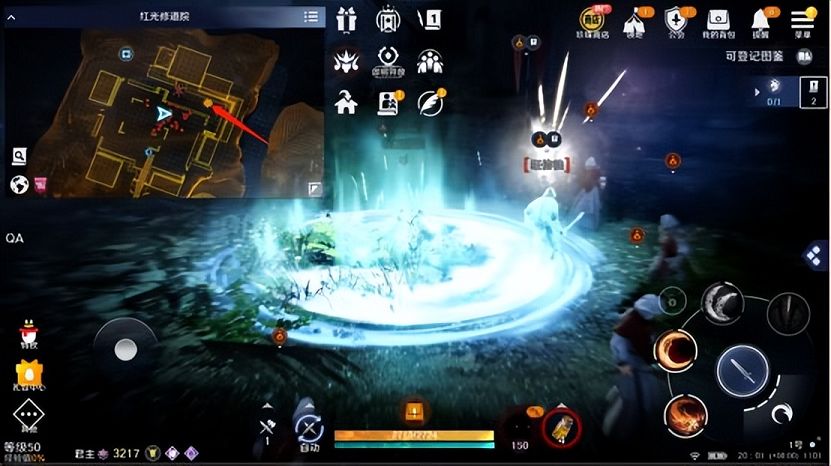Viewport: 831px width, 466px height.
Task: Open the world map globe icon
Action: click(18, 184)
